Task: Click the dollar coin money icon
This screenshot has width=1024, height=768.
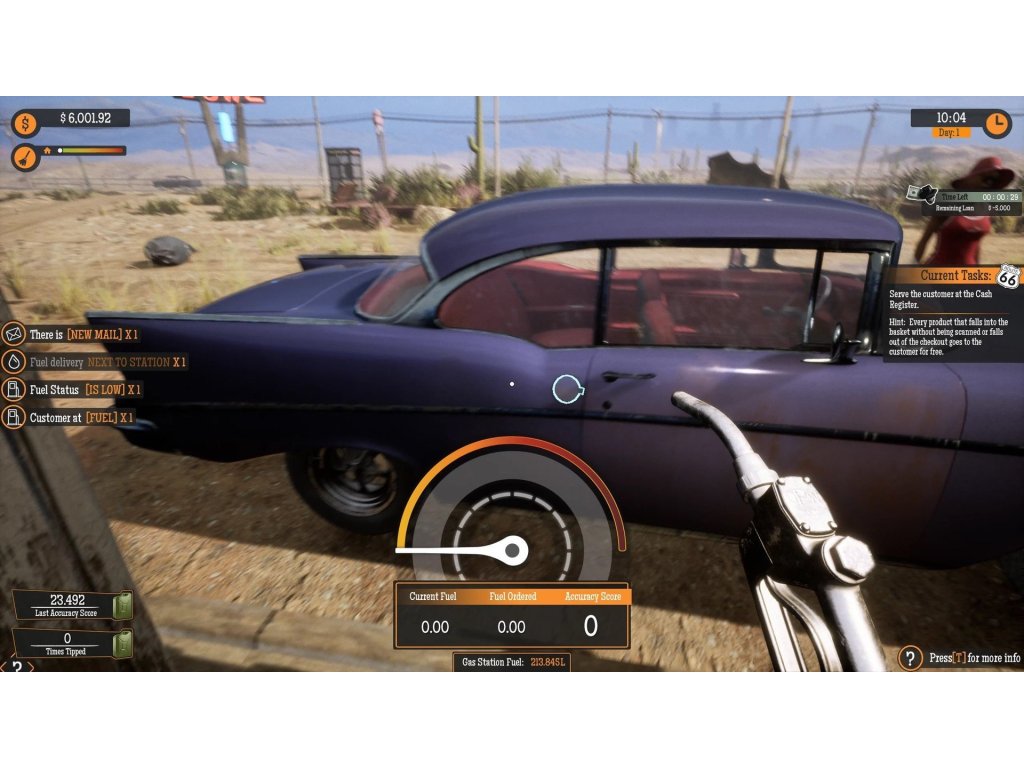Action: (x=25, y=124)
